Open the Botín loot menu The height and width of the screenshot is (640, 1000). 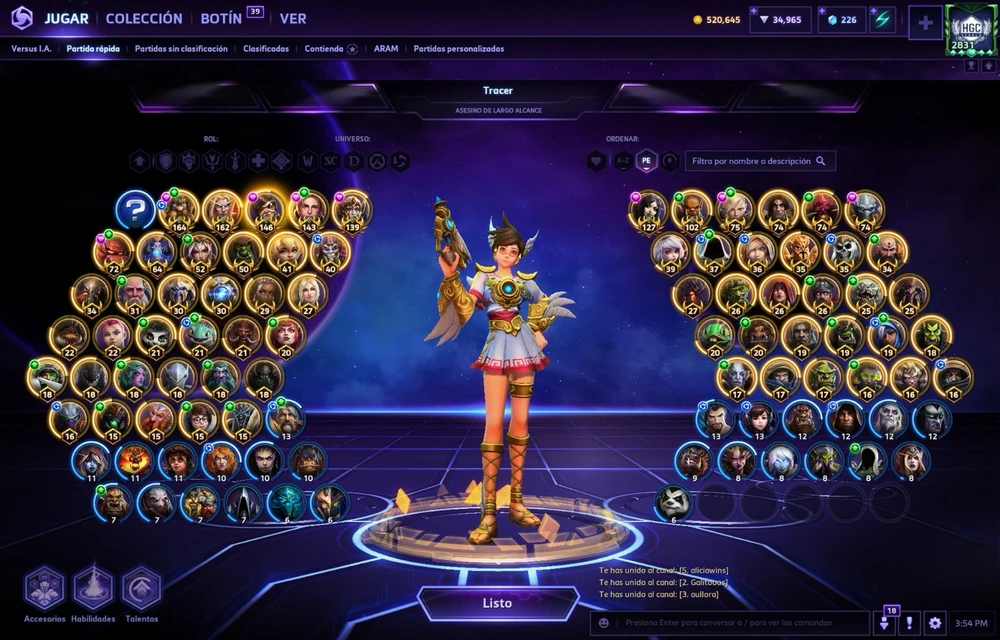[221, 18]
